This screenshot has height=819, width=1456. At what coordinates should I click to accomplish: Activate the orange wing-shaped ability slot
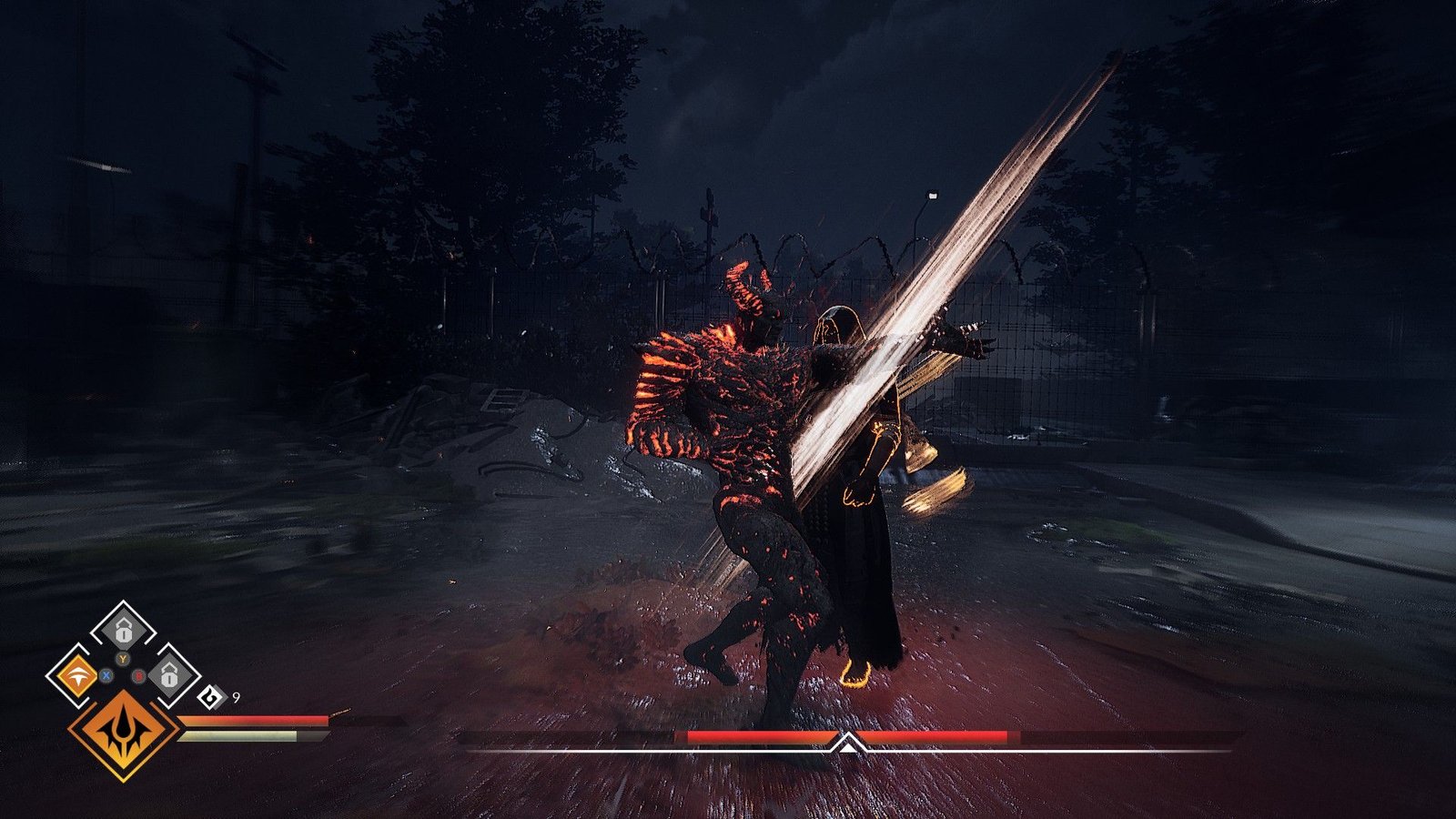(76, 676)
